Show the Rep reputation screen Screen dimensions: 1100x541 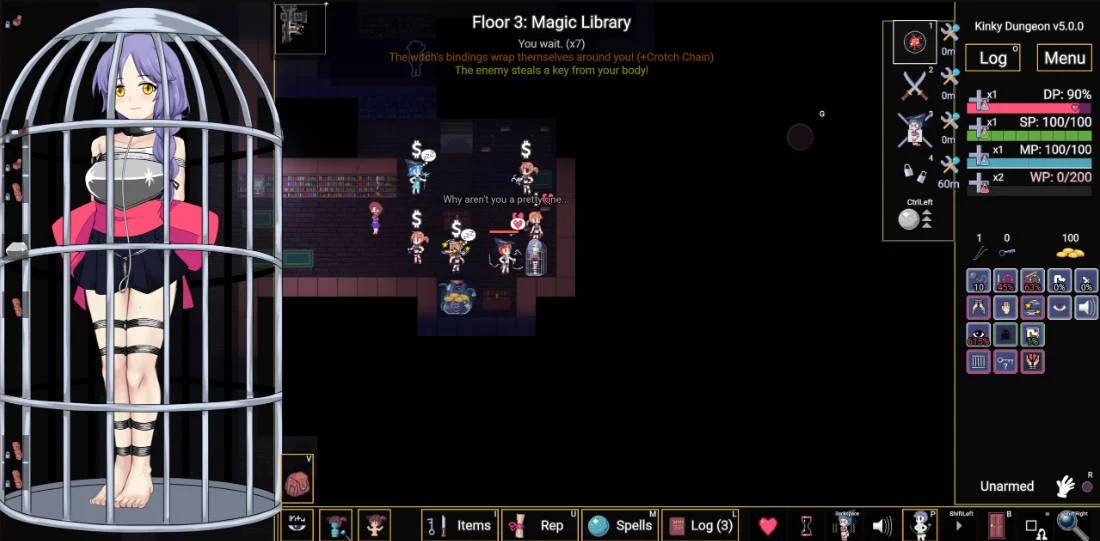(540, 525)
